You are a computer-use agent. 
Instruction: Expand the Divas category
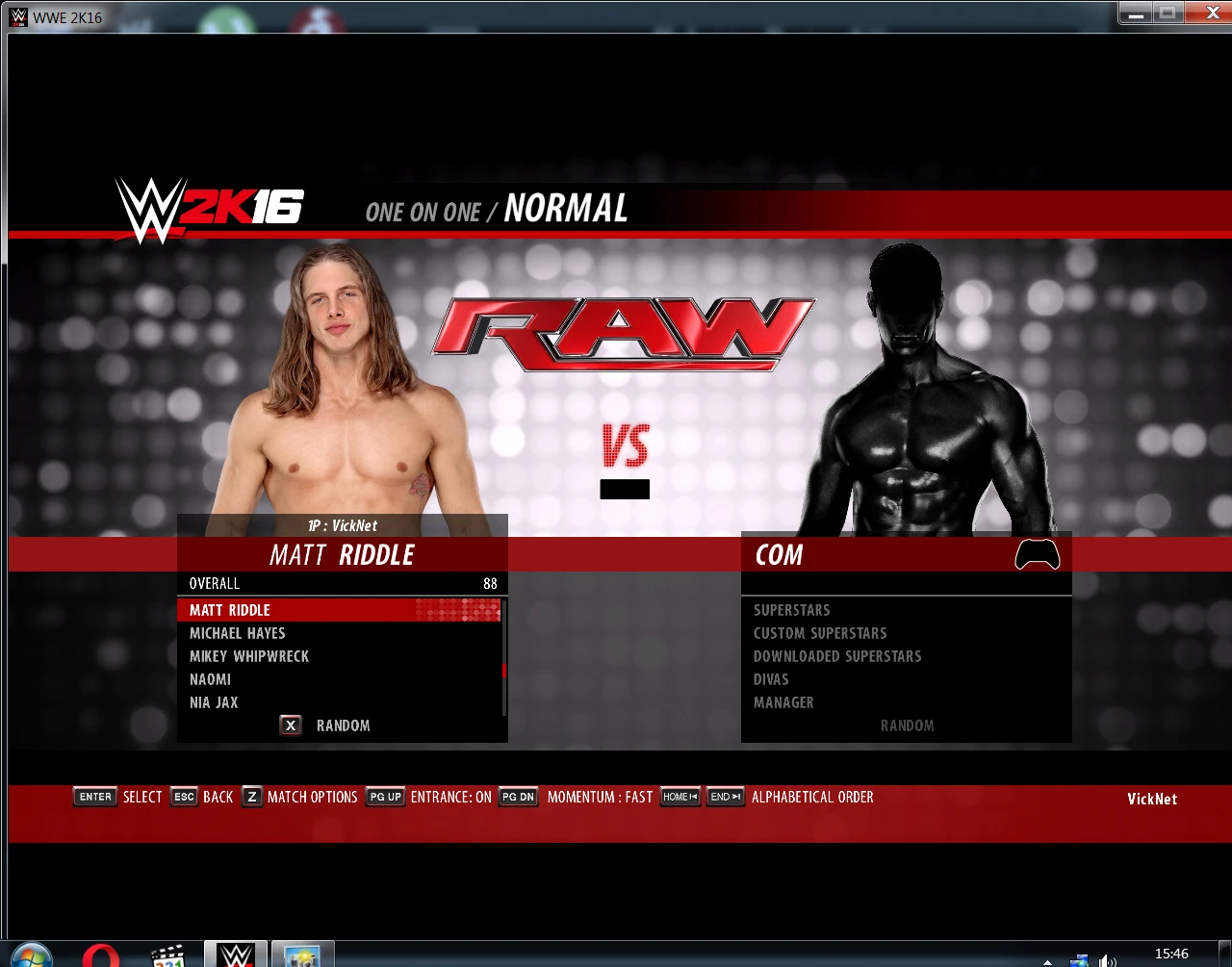tap(770, 679)
